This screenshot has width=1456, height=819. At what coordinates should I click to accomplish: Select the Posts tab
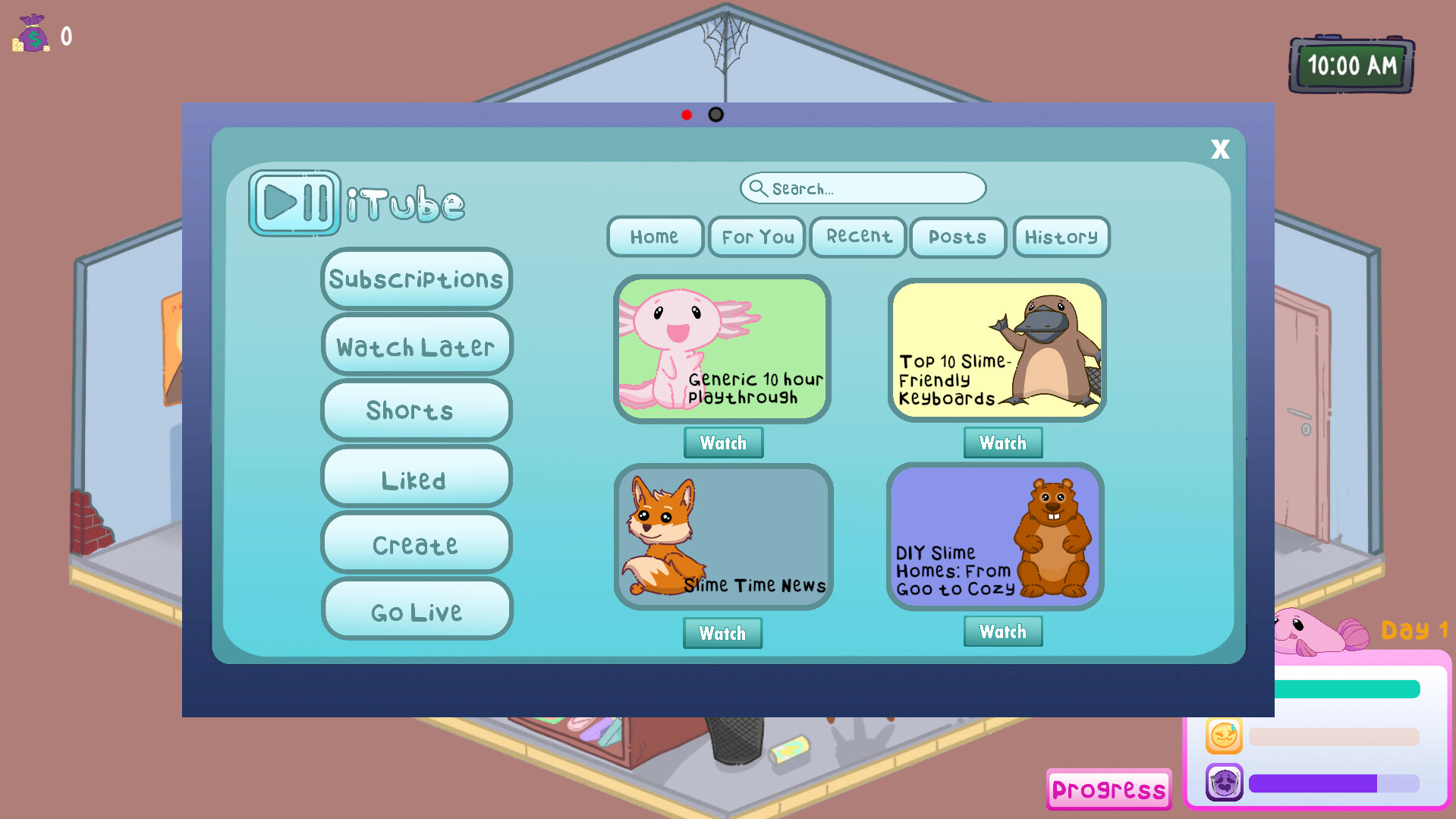[x=958, y=238]
